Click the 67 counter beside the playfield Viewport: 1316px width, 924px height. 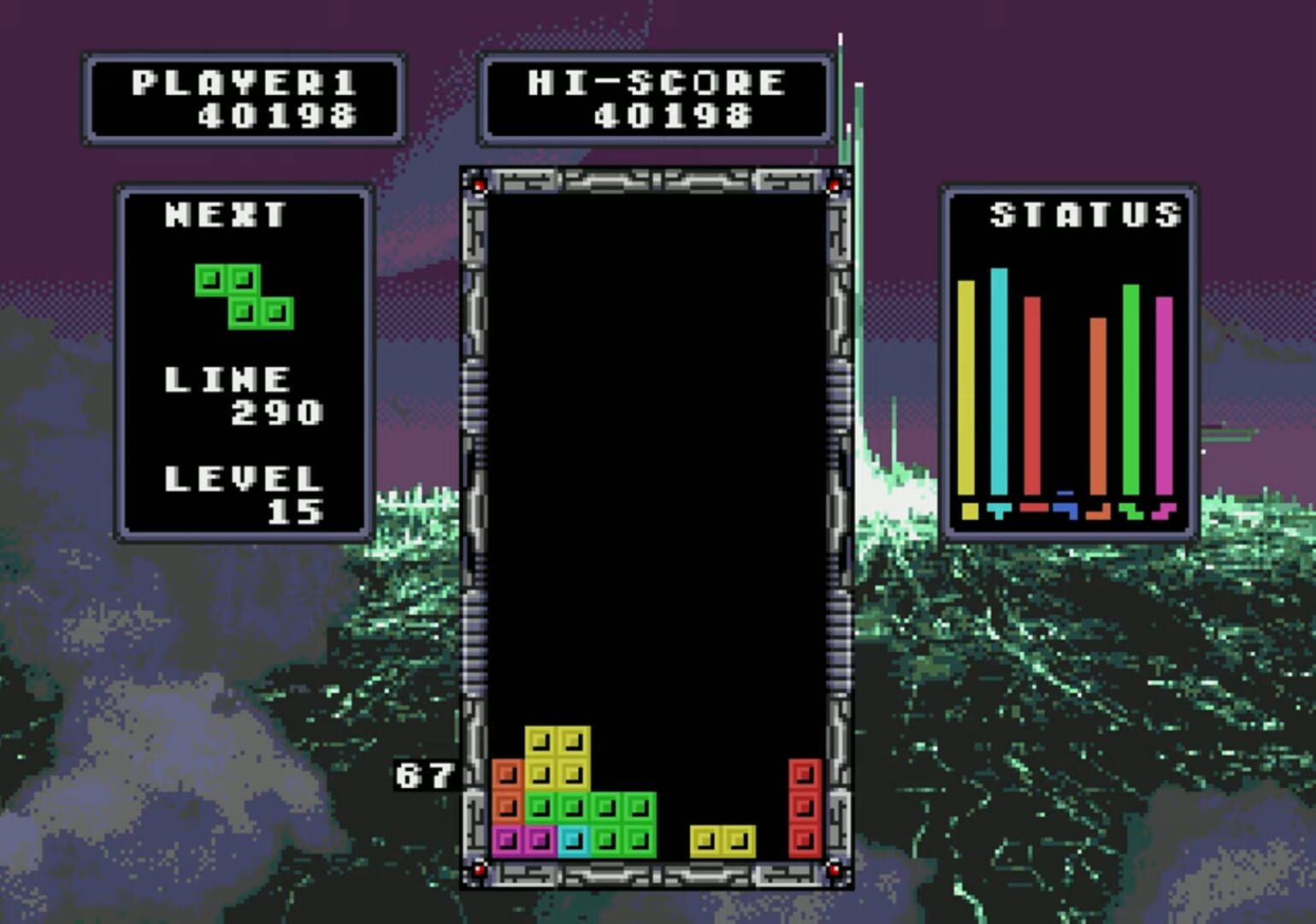[424, 775]
